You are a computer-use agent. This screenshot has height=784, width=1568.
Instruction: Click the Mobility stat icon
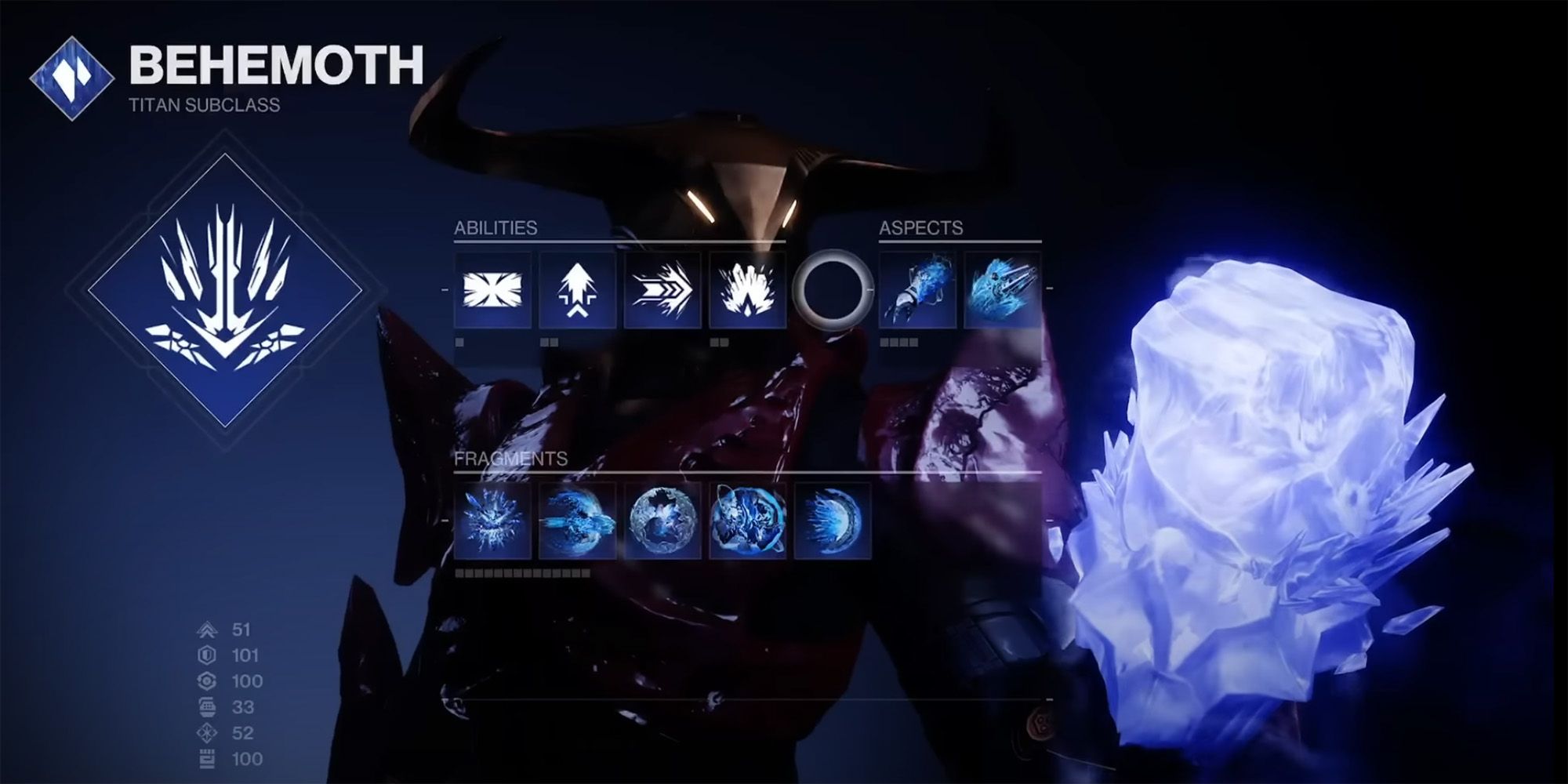207,630
